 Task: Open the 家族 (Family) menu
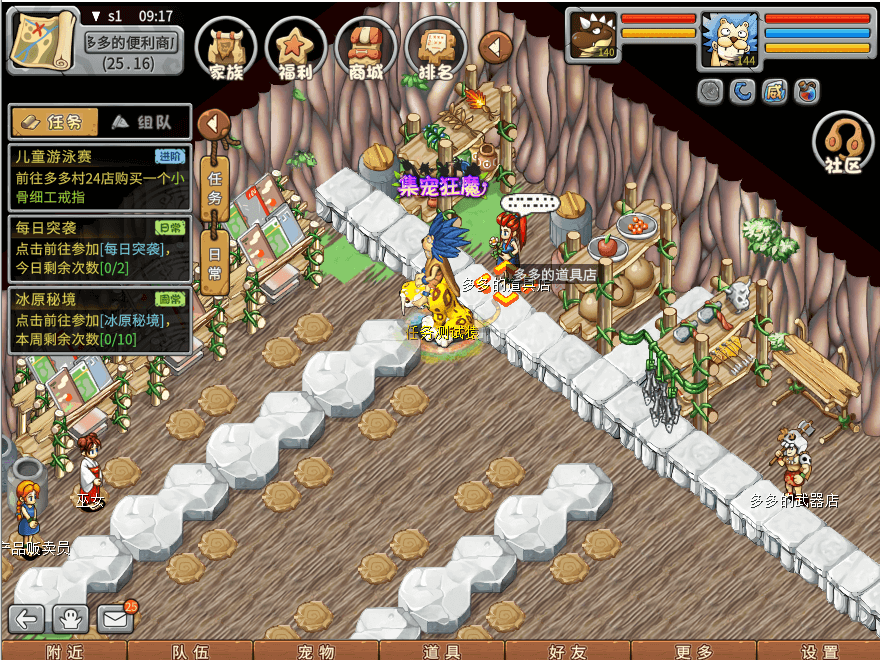(226, 48)
